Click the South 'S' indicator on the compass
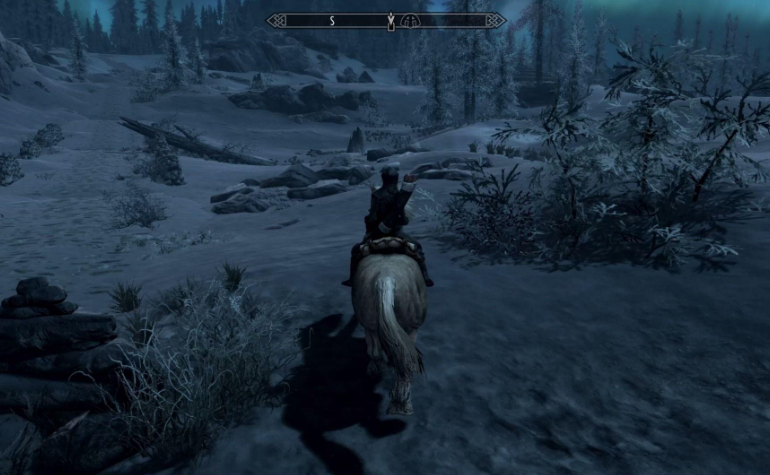Image resolution: width=770 pixels, height=475 pixels. 332,20
